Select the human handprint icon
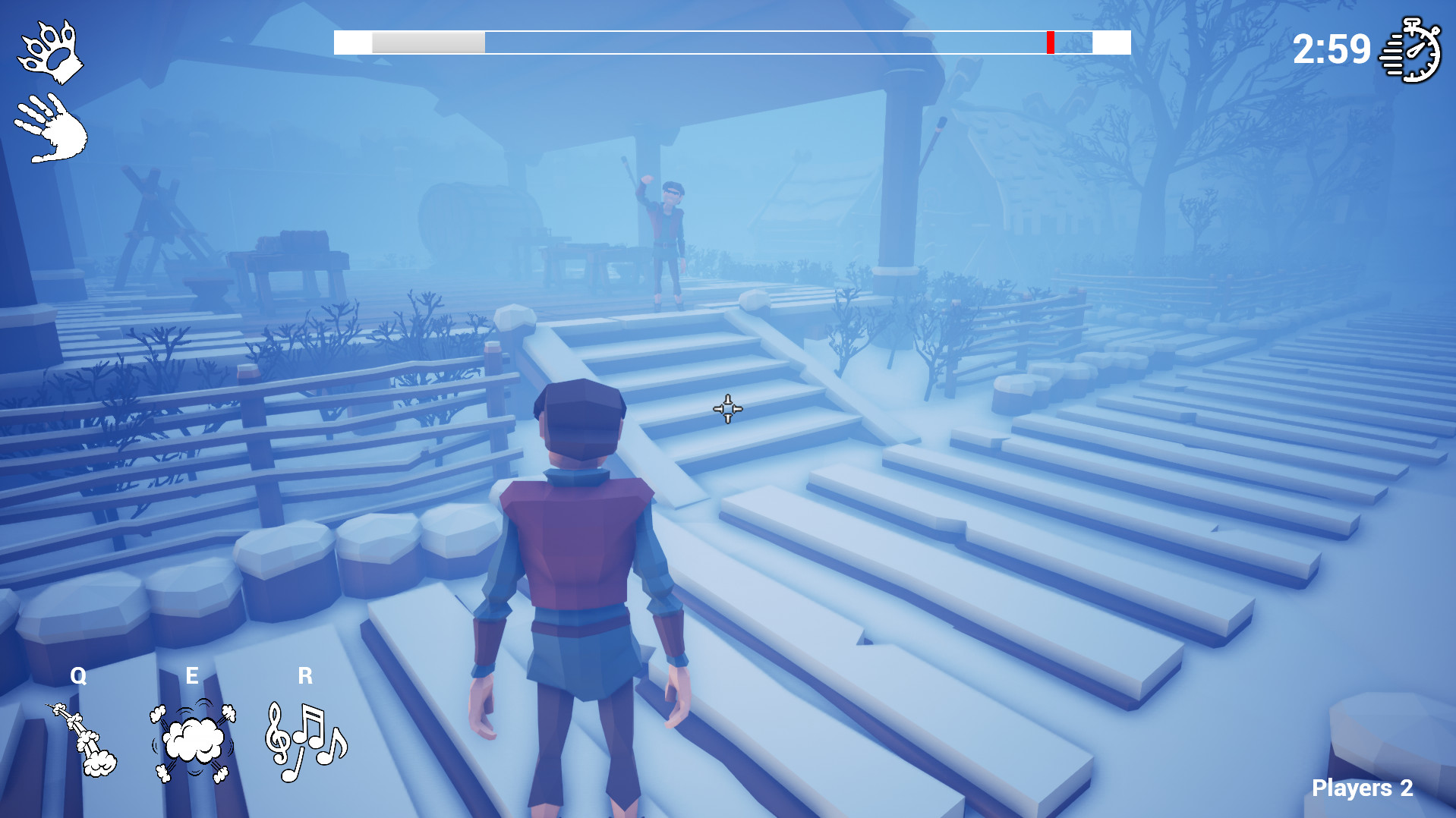The image size is (1456, 818). 52,128
